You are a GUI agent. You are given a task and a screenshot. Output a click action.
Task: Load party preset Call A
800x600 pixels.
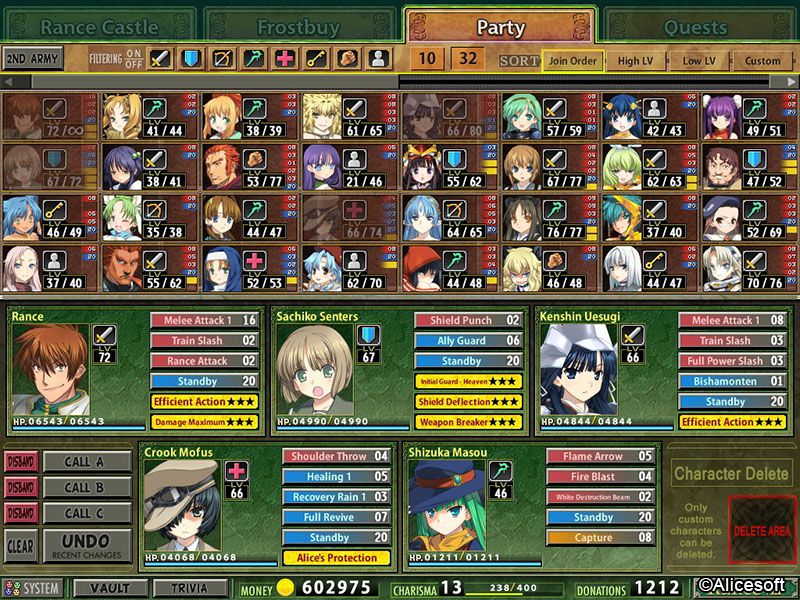pos(85,462)
